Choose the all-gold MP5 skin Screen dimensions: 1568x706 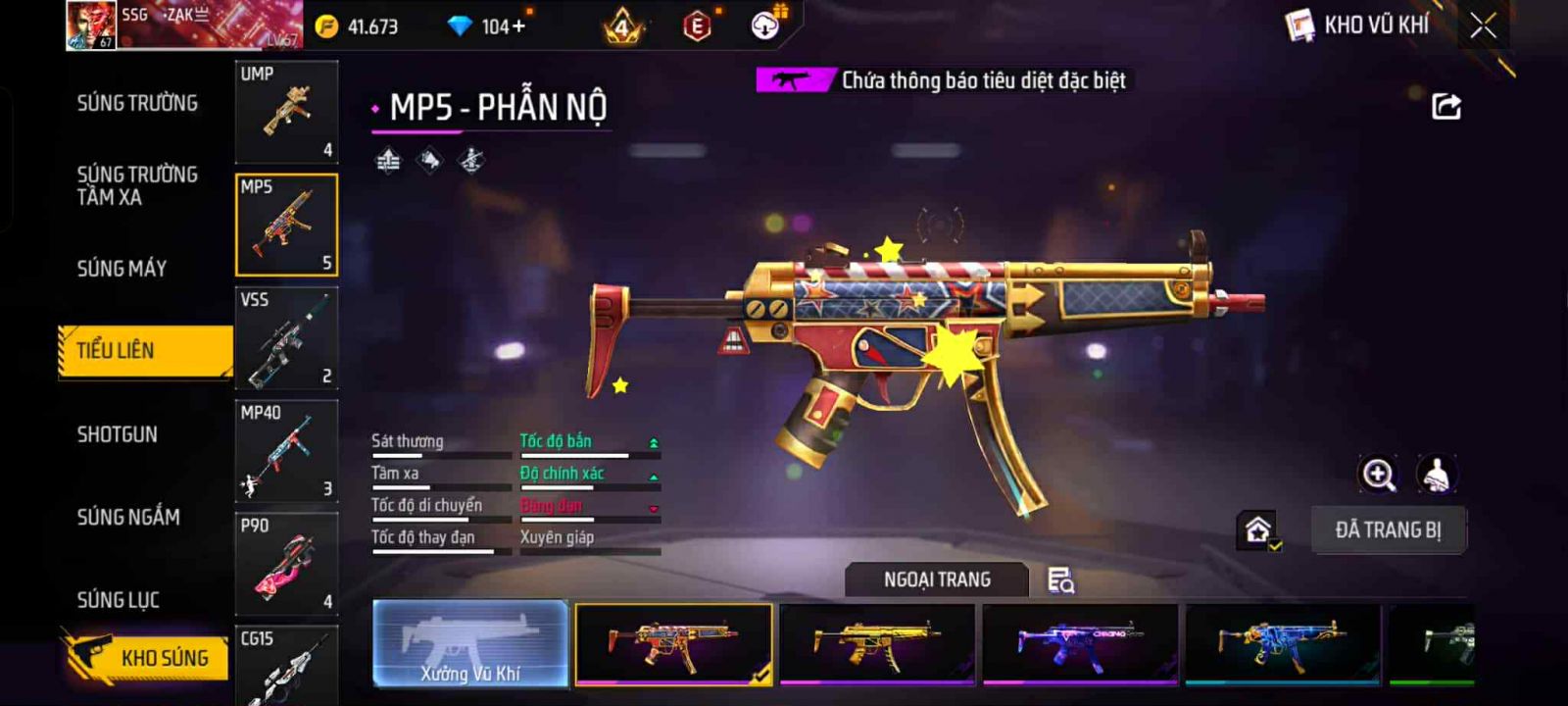[877, 643]
